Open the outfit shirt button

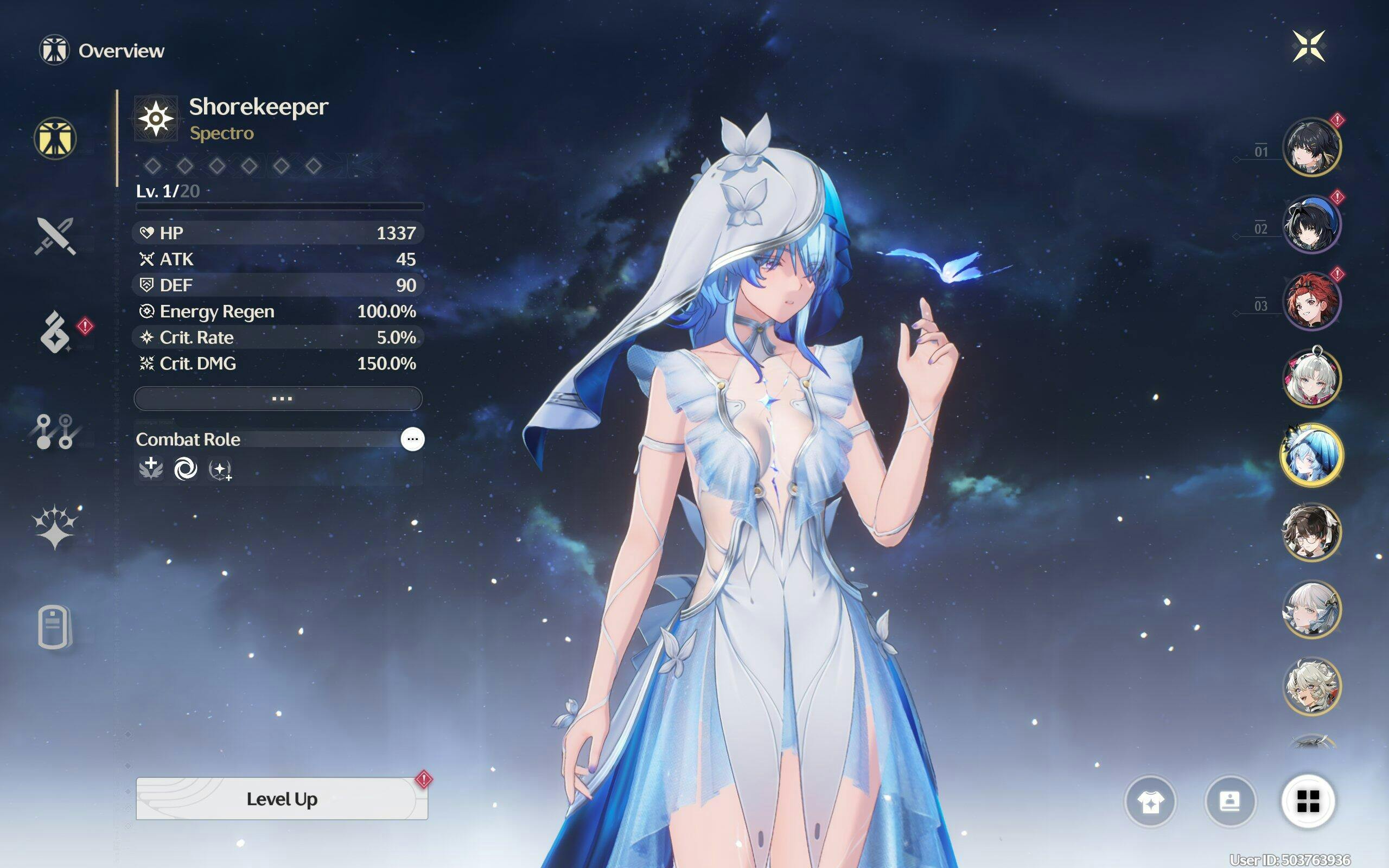[1150, 801]
